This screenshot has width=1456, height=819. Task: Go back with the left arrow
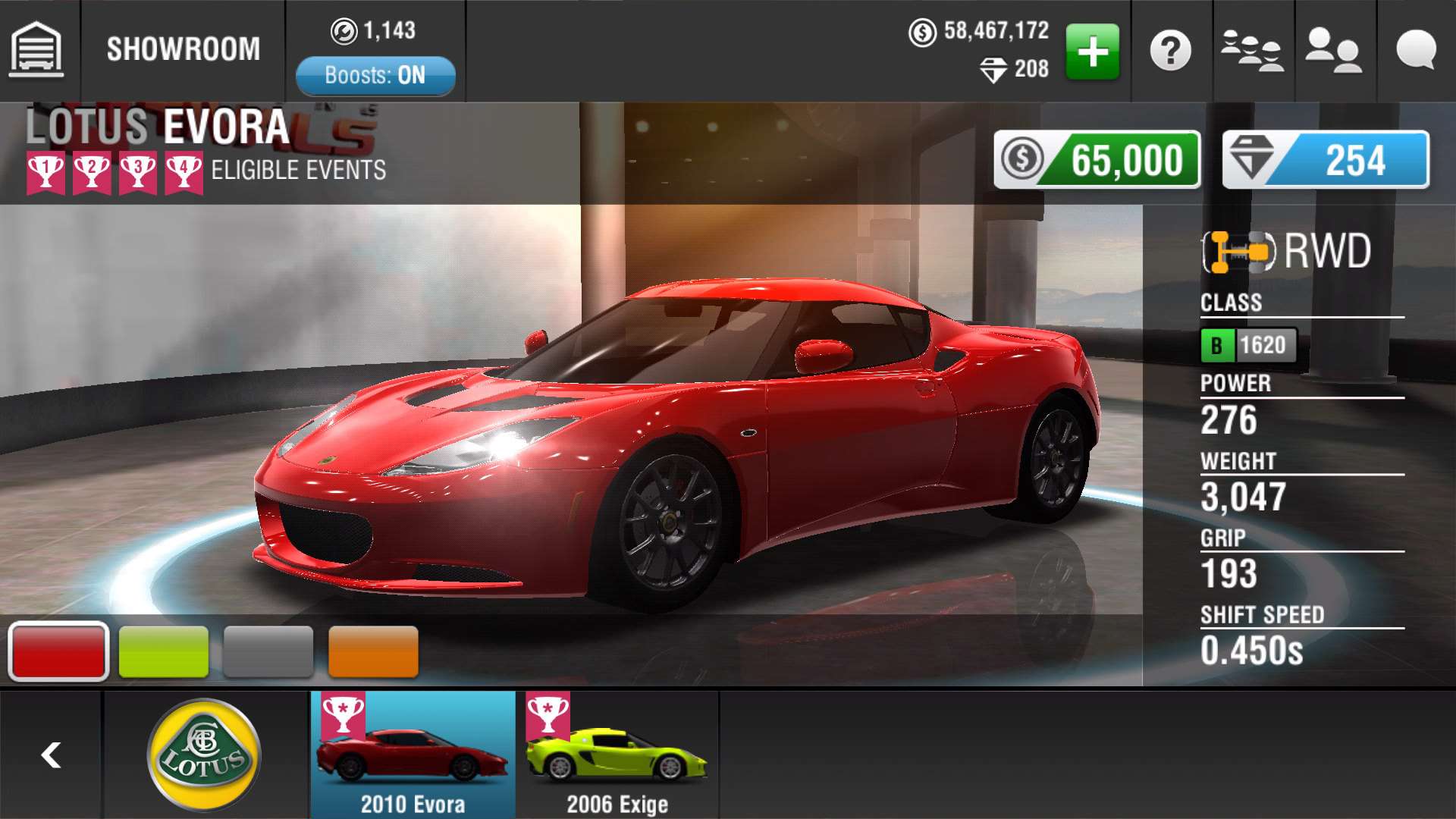51,755
